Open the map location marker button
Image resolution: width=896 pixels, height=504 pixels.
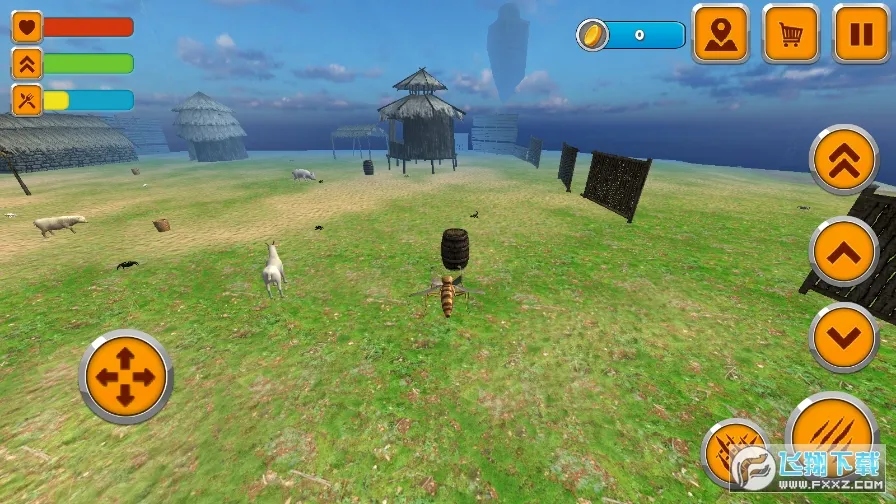click(721, 35)
